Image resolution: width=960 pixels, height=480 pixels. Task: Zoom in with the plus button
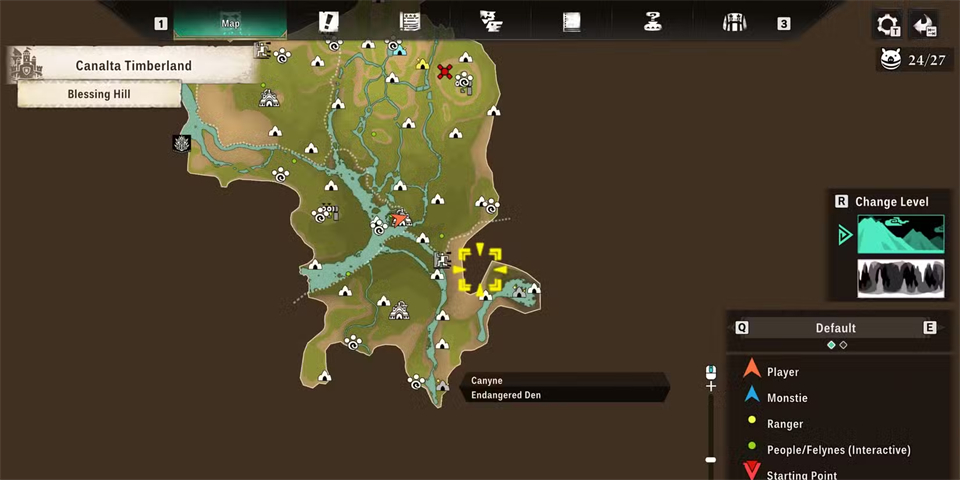711,385
